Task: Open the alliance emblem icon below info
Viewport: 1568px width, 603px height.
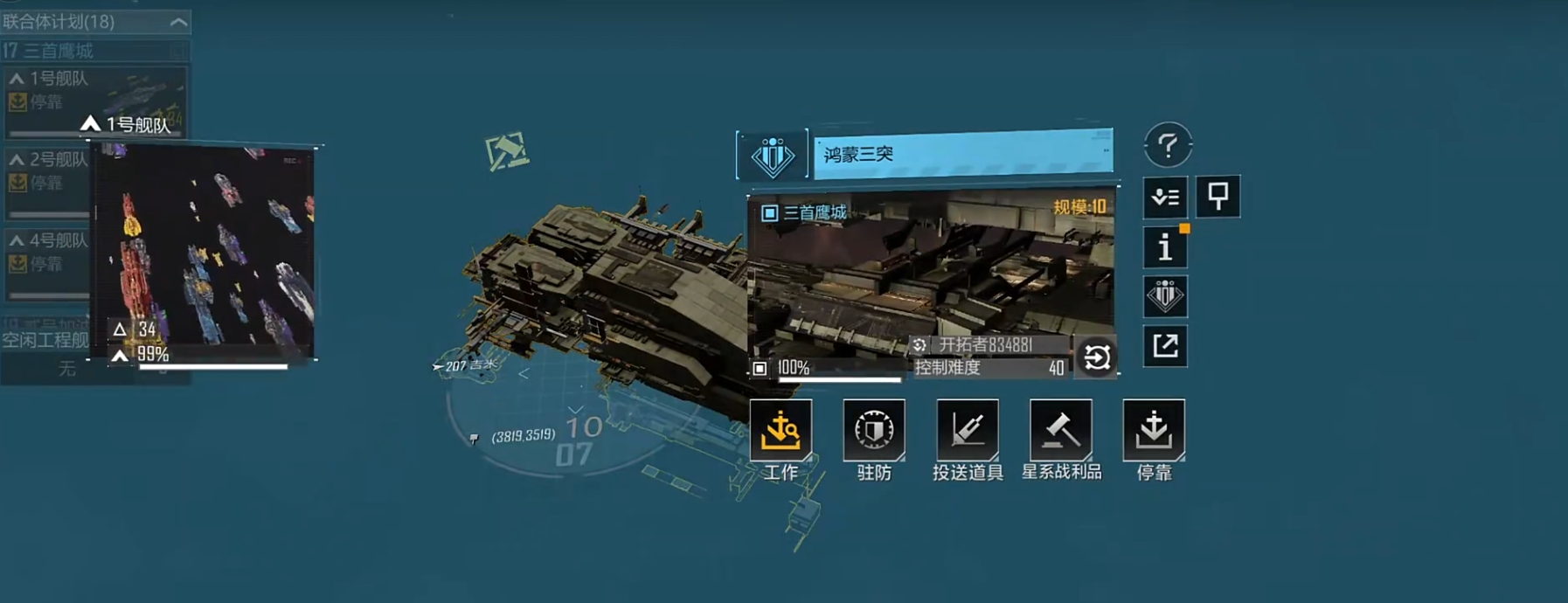Action: coord(1165,296)
